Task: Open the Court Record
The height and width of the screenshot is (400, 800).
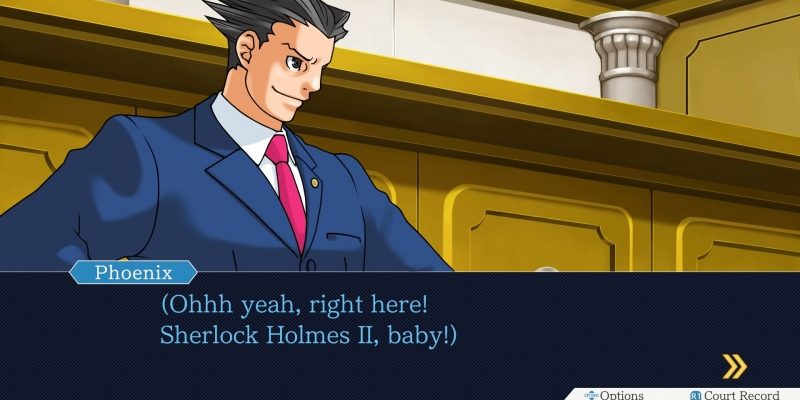Action: (738, 395)
